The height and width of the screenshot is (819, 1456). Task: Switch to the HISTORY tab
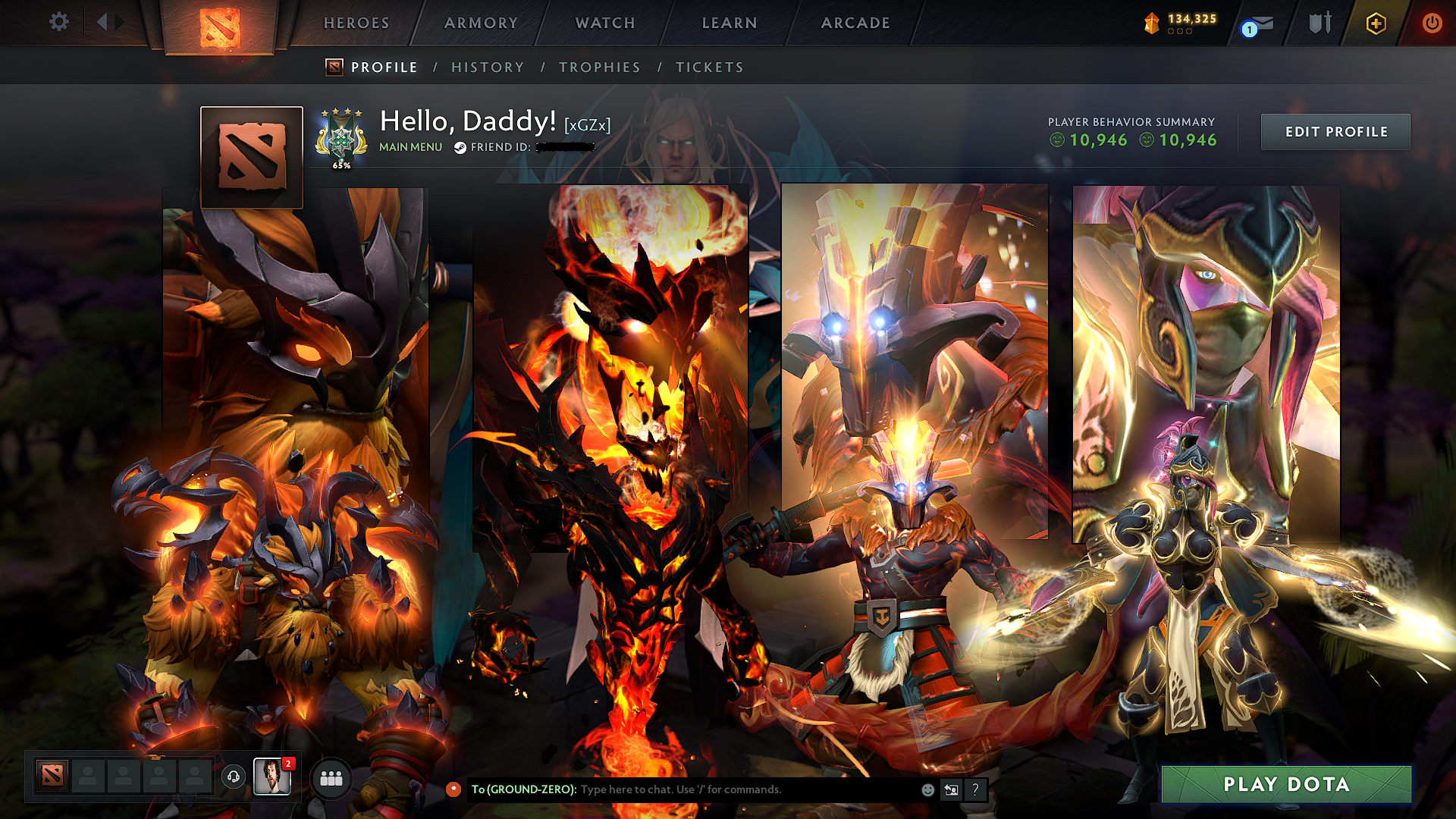pos(488,67)
